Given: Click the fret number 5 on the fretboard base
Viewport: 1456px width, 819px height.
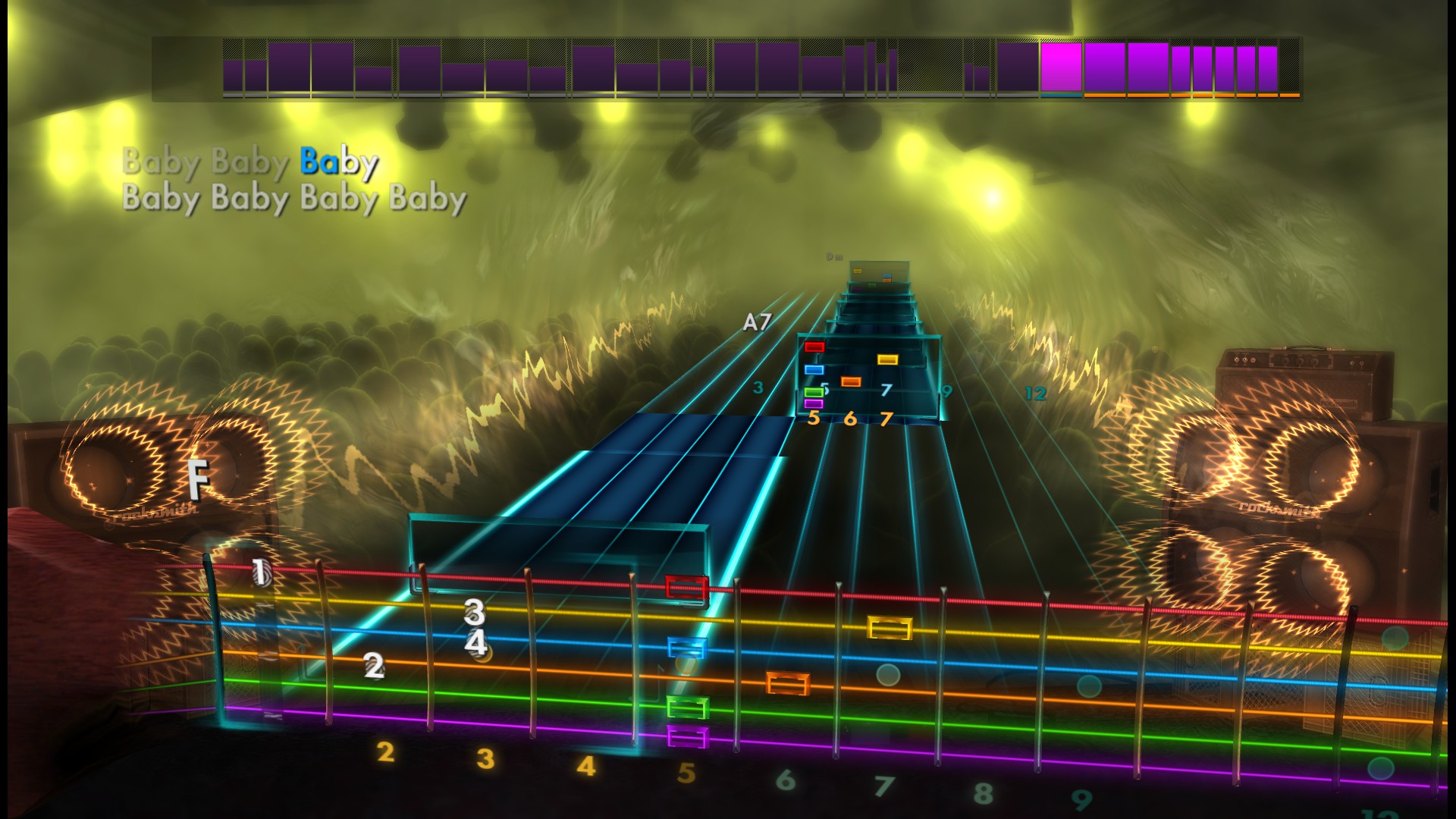Looking at the screenshot, I should [x=686, y=772].
